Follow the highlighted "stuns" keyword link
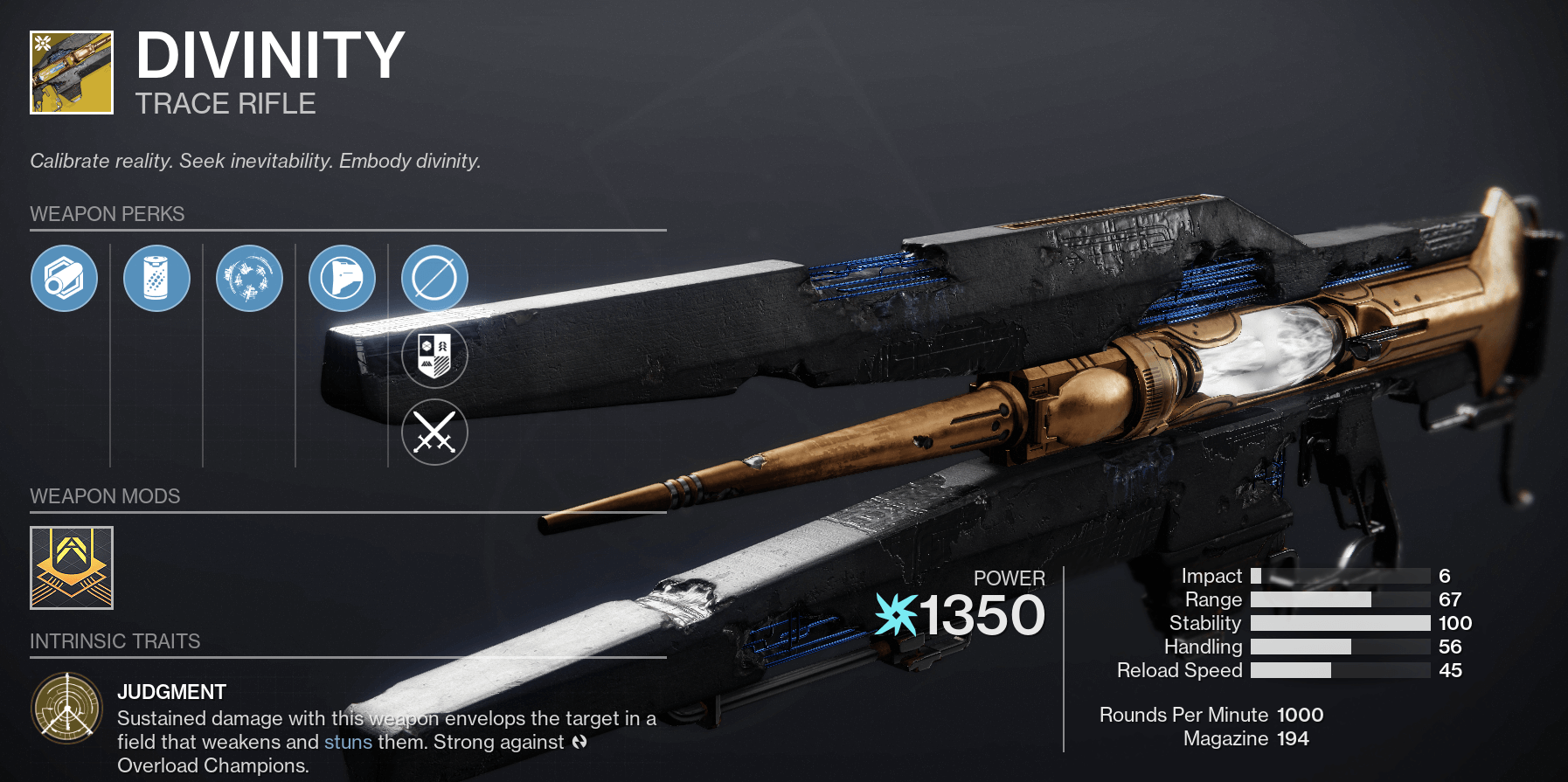 click(348, 742)
